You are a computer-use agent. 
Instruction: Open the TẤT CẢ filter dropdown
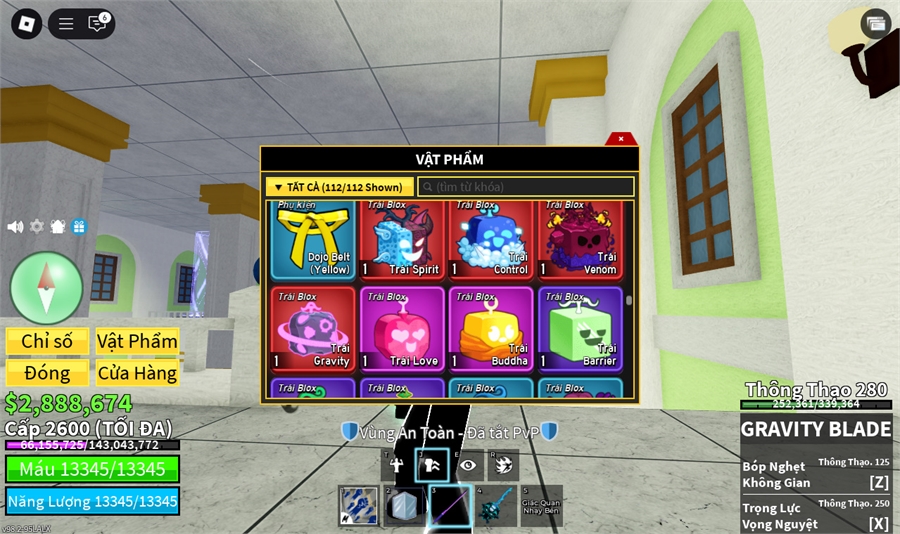click(339, 187)
